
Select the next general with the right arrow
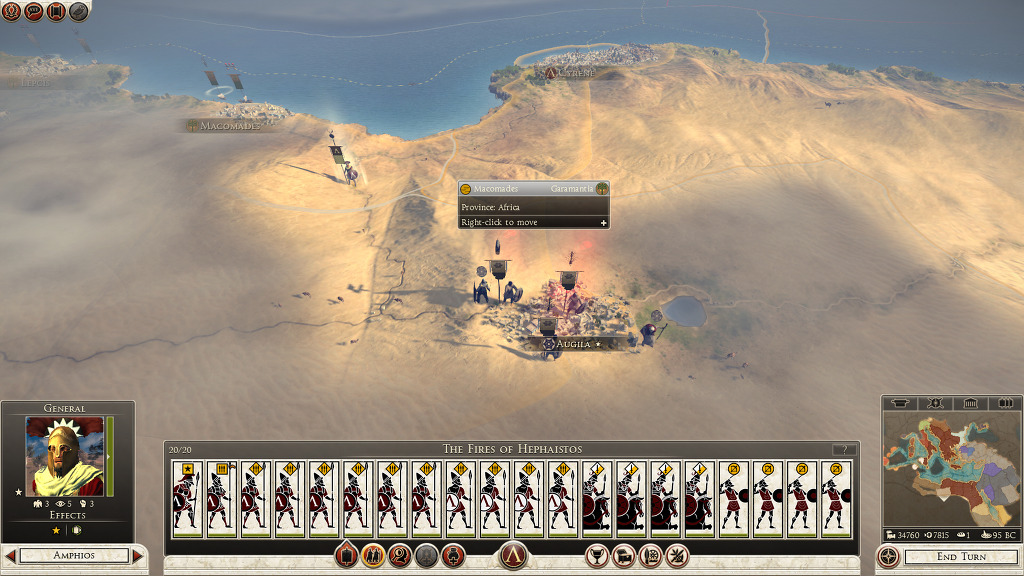point(138,555)
